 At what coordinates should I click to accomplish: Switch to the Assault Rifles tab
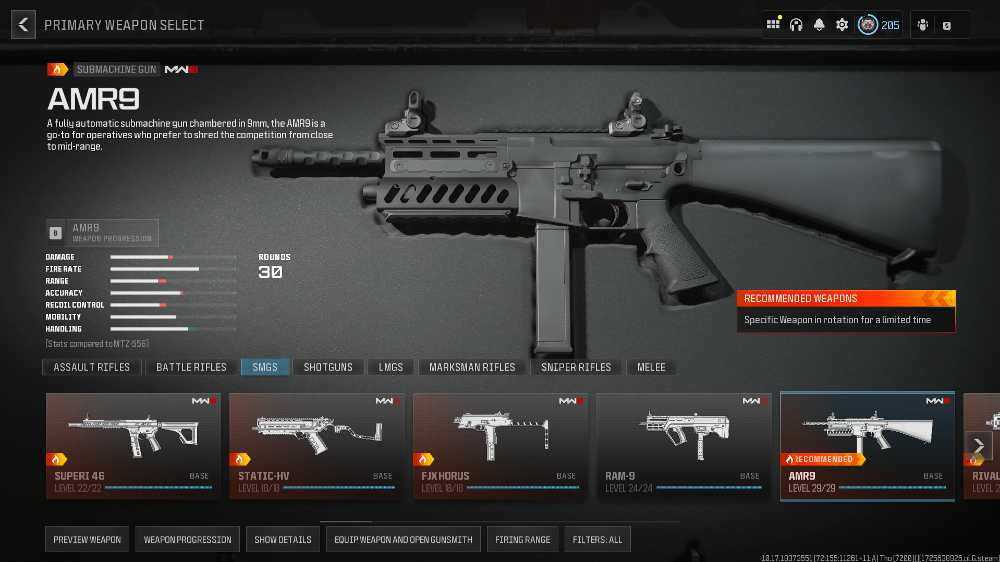[x=92, y=367]
